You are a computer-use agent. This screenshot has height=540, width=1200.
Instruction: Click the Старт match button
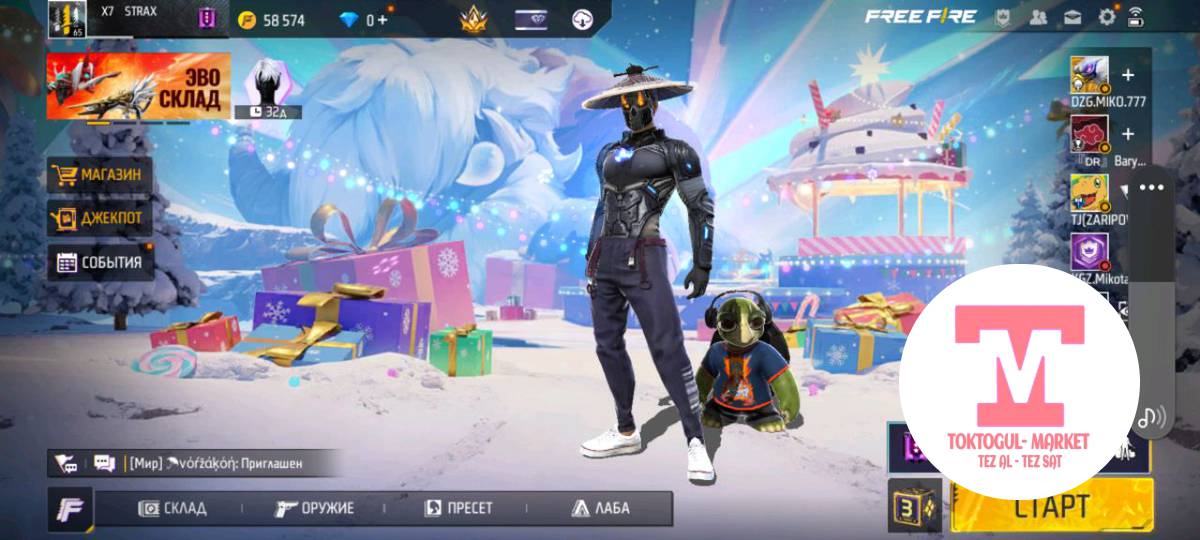click(1051, 506)
